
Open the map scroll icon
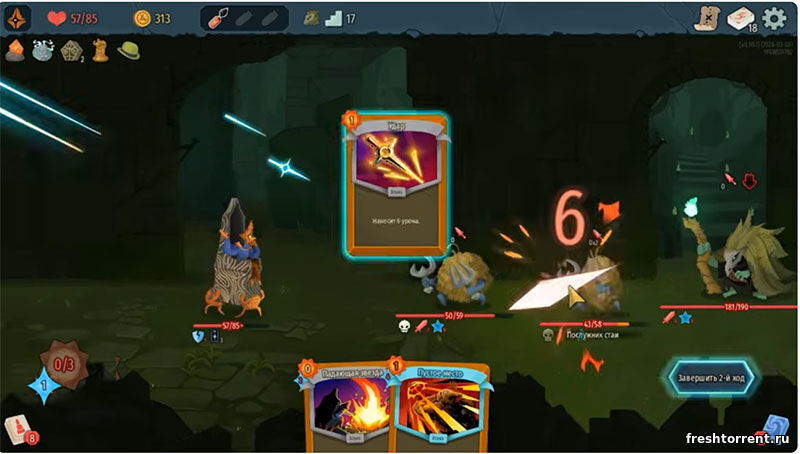[x=709, y=17]
